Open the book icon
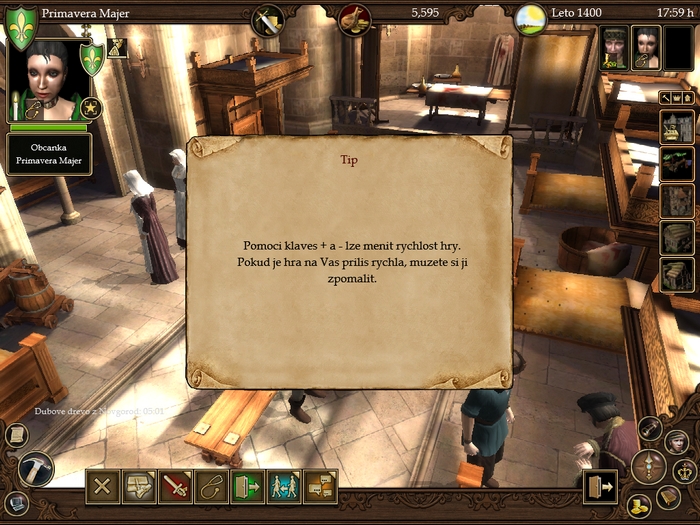 click(668, 497)
